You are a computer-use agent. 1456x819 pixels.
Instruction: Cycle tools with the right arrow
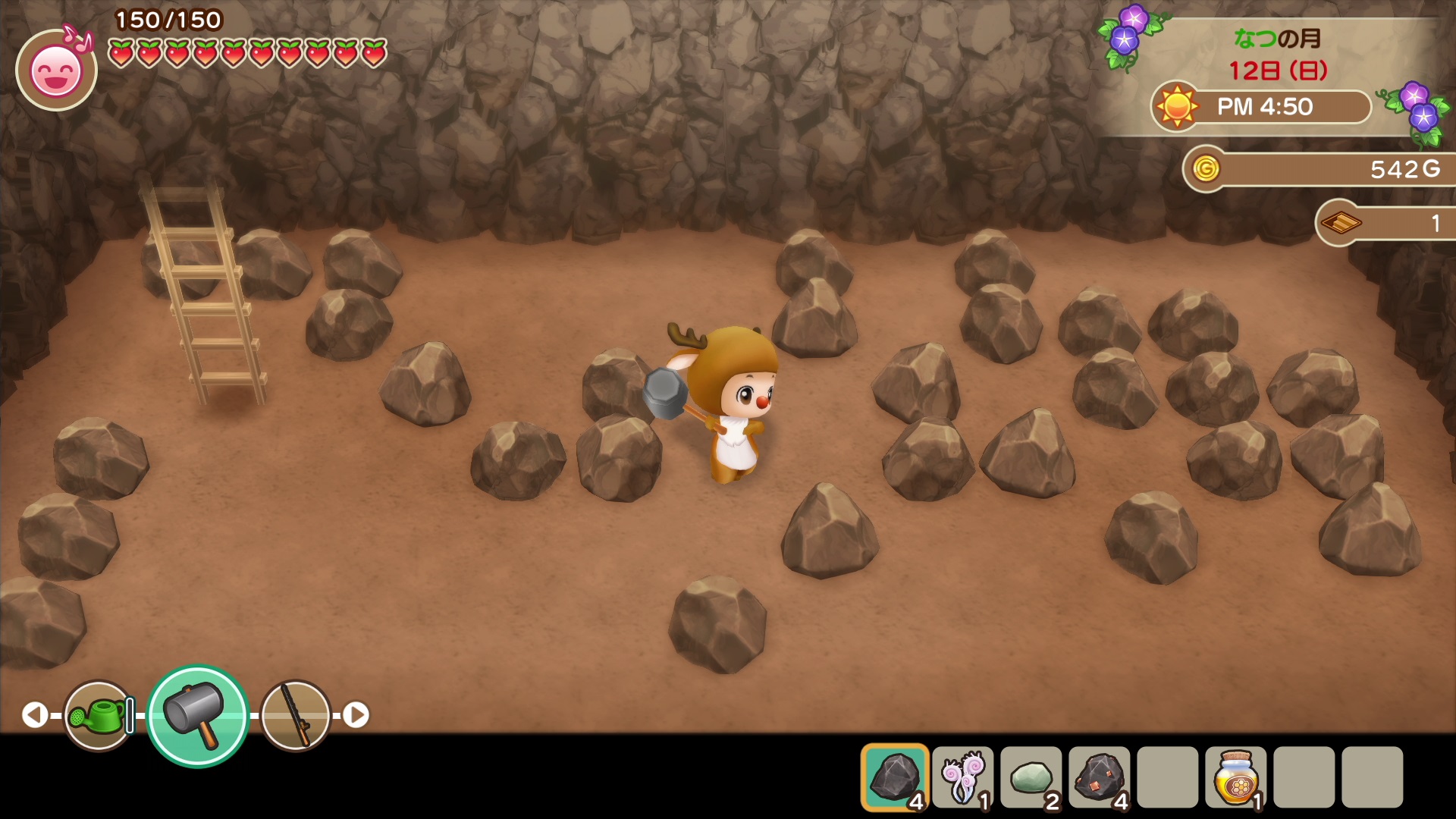(x=356, y=714)
